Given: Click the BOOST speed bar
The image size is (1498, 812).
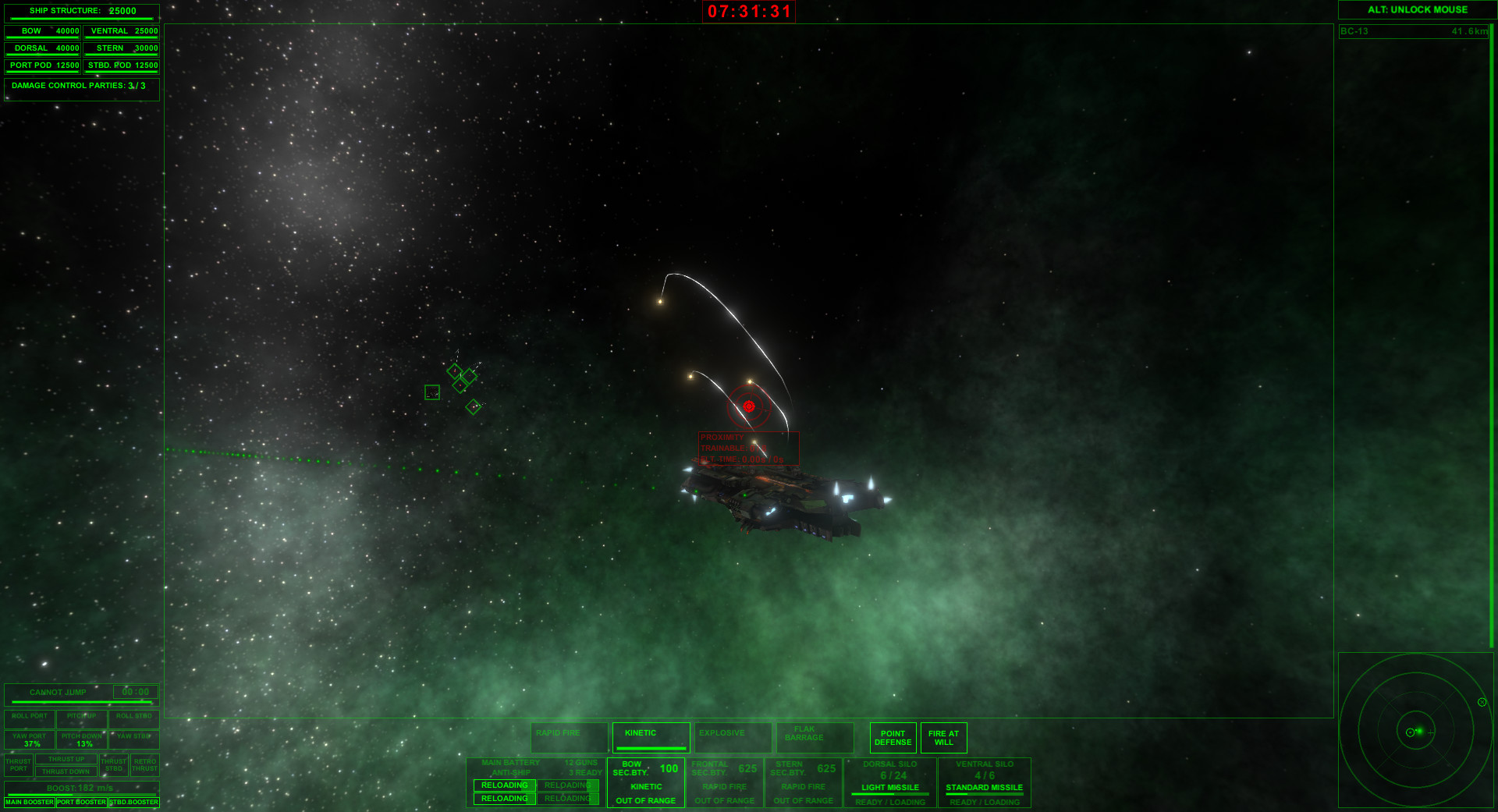Looking at the screenshot, I should [81, 788].
